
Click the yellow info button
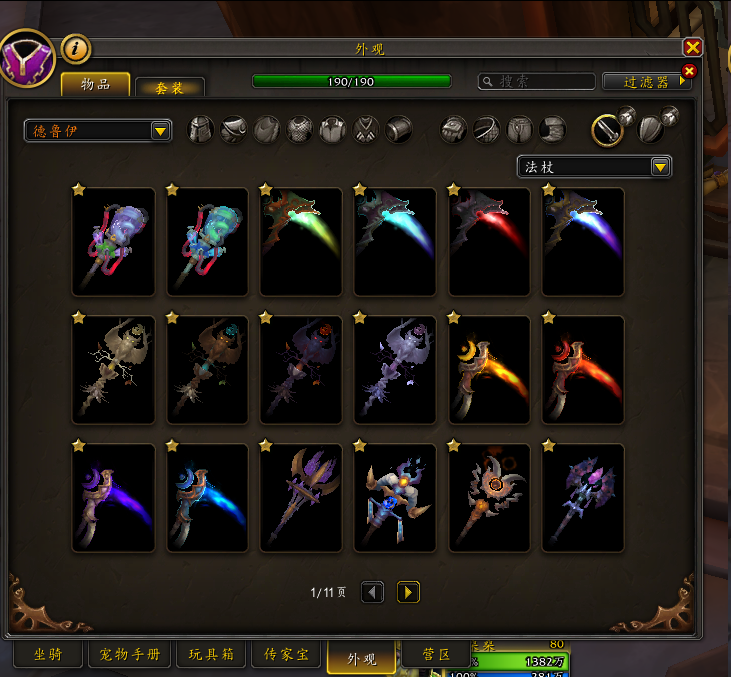tap(76, 48)
